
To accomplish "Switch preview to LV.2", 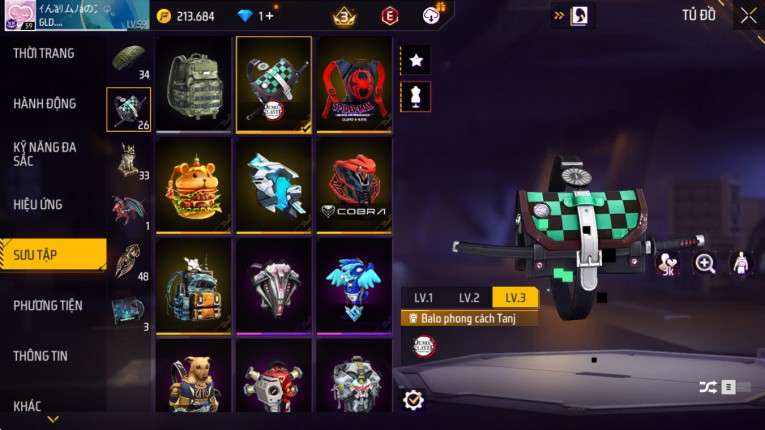I will [x=469, y=297].
